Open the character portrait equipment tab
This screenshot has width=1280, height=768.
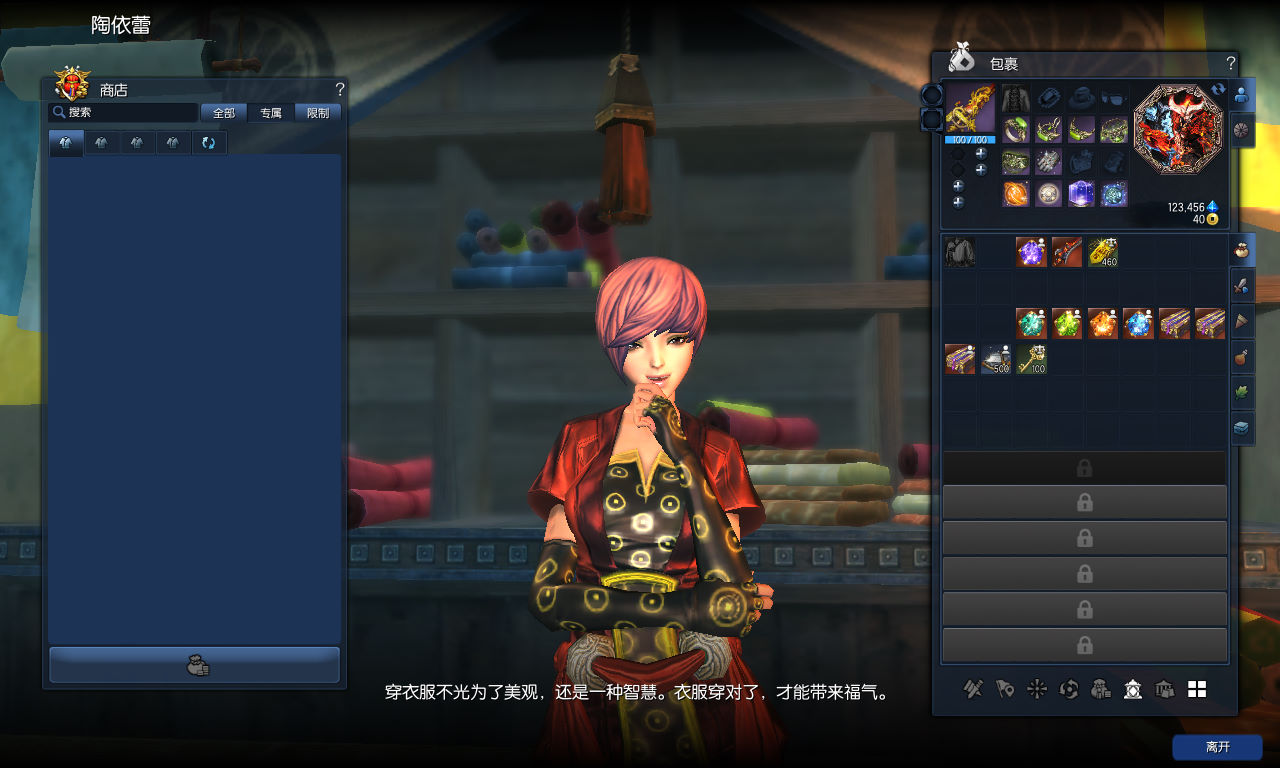pos(1241,96)
